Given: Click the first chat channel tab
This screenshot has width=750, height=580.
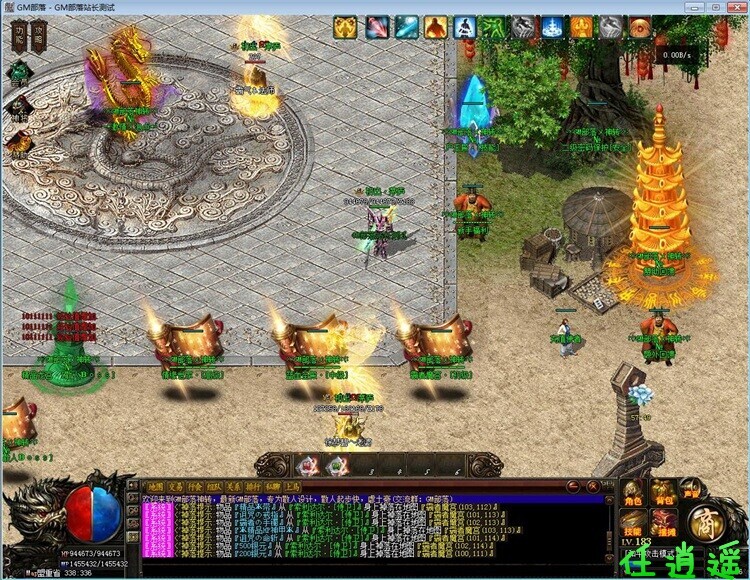Looking at the screenshot, I should [155, 487].
